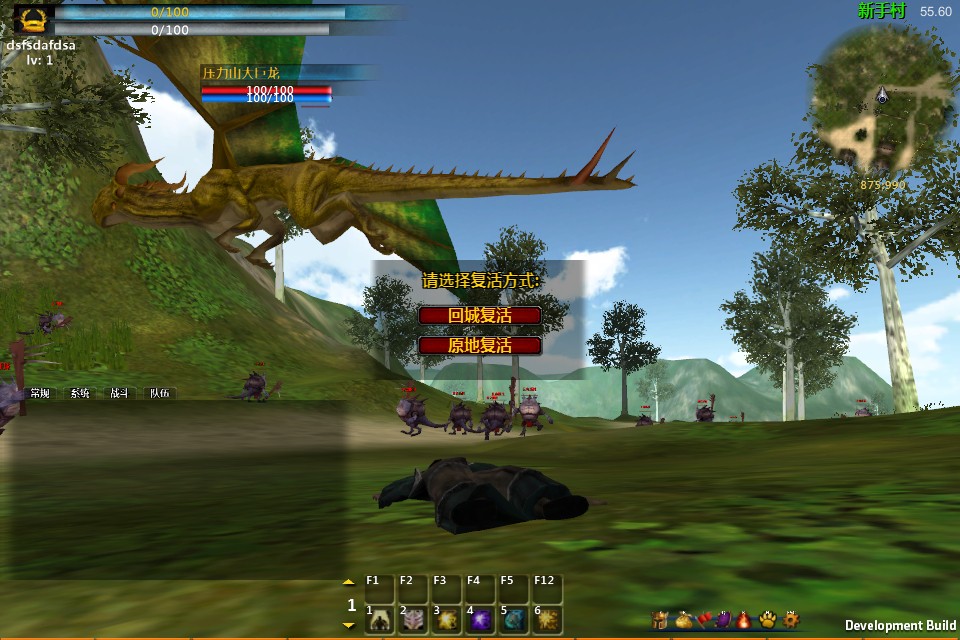Open settings with the gear icon
Screen dimensions: 960x640
click(x=790, y=620)
